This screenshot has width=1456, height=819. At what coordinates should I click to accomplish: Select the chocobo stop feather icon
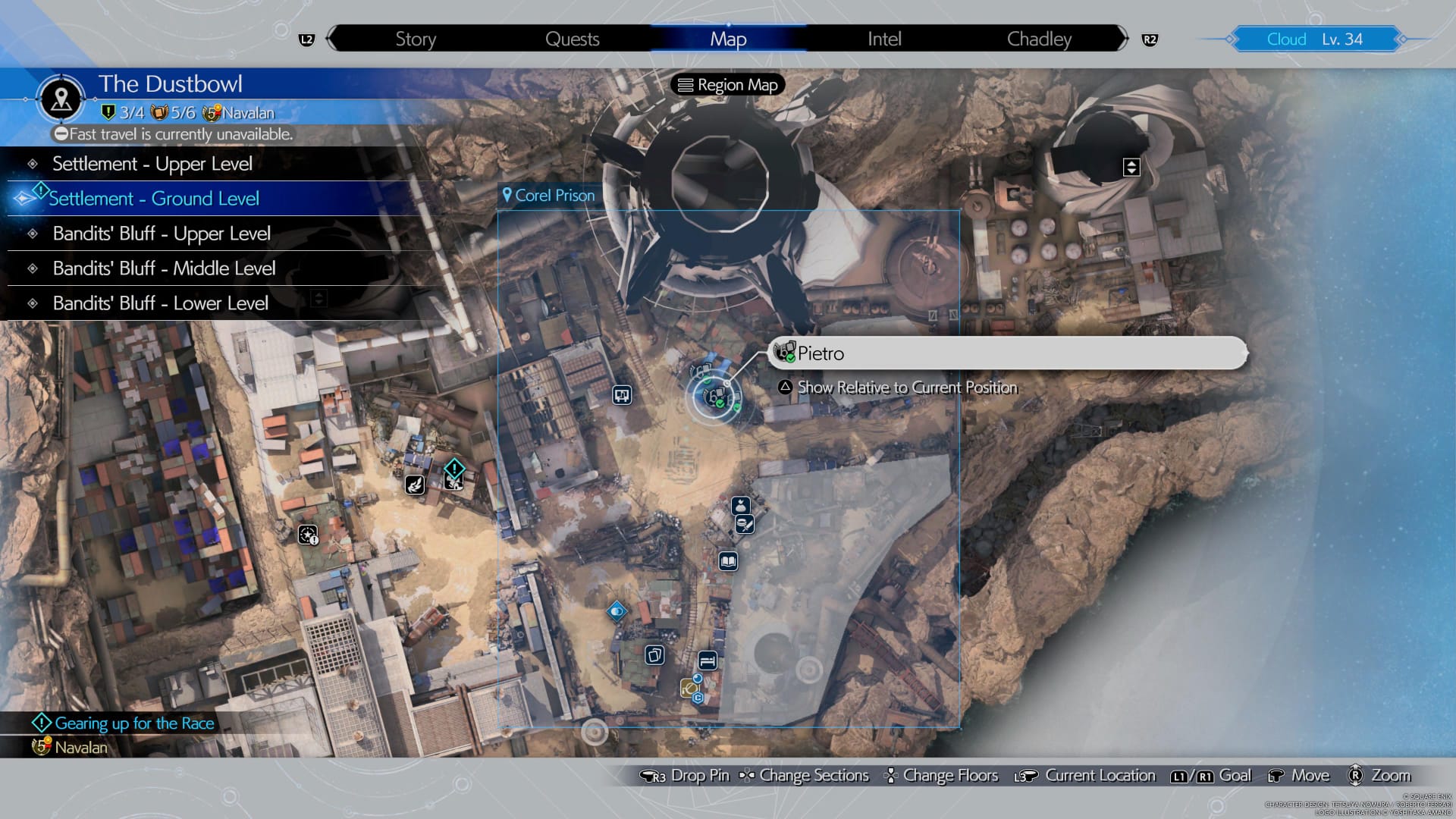pyautogui.click(x=415, y=485)
